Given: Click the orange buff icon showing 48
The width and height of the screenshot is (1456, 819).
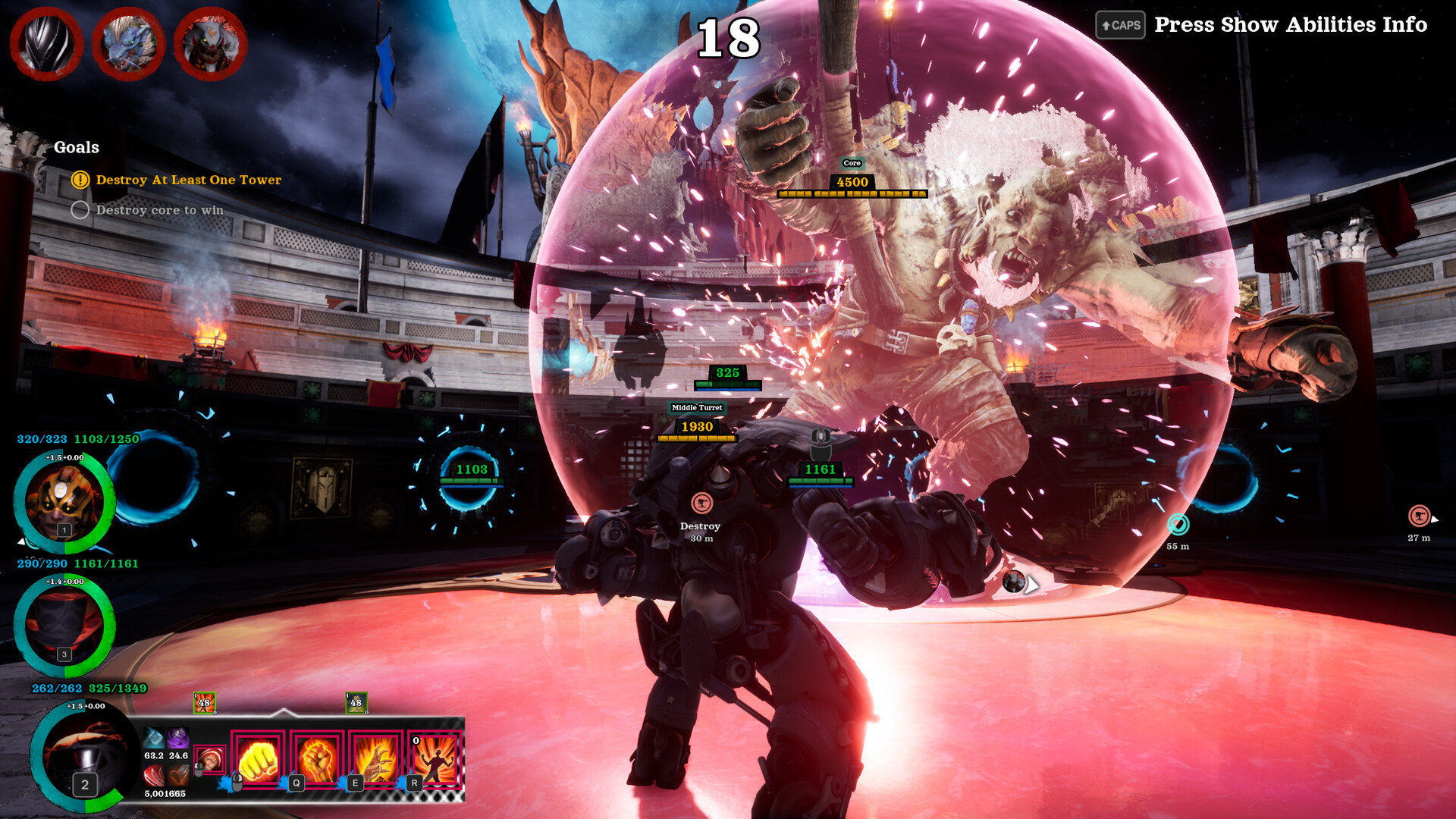Looking at the screenshot, I should tap(204, 703).
